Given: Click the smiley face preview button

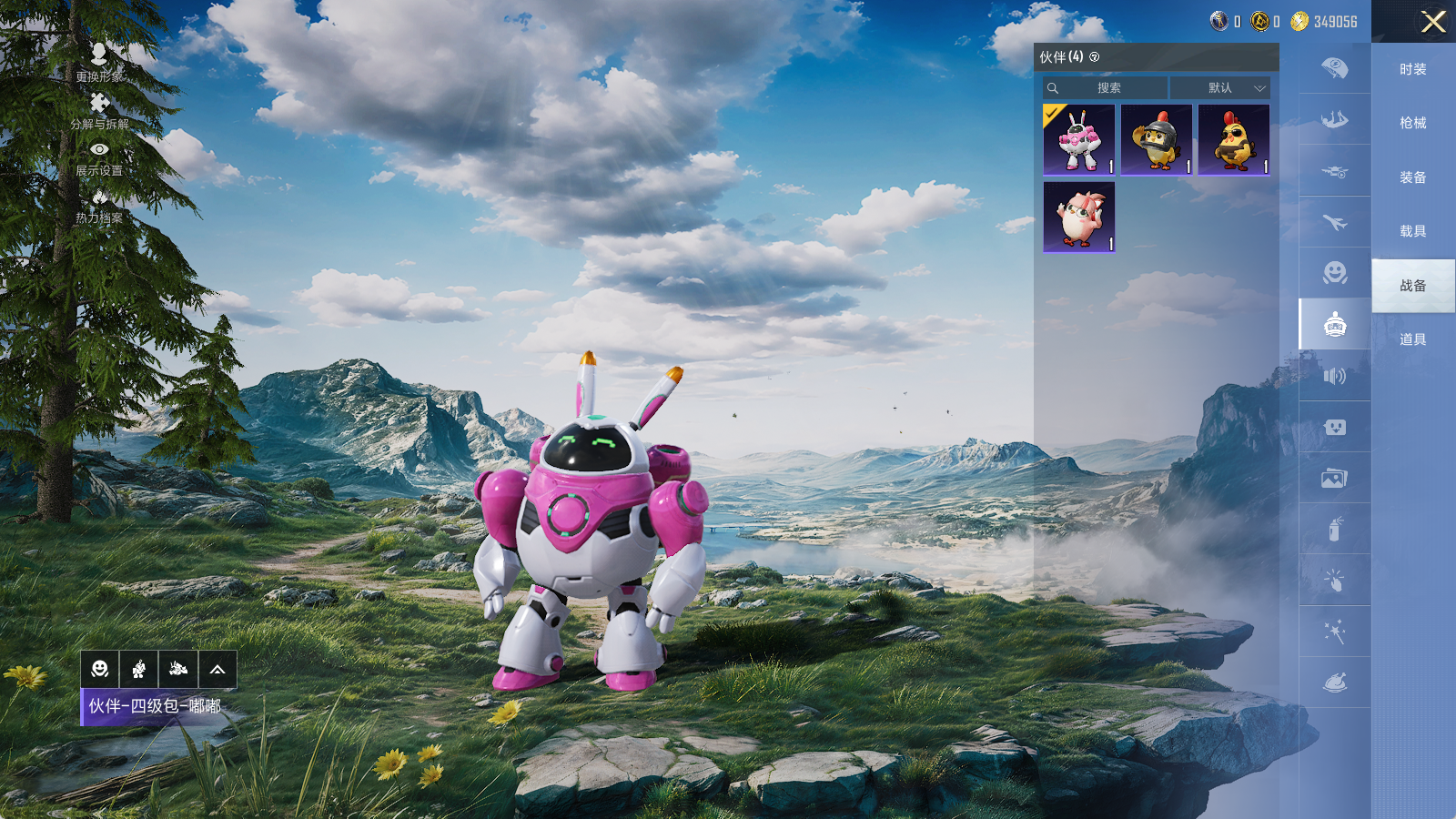Looking at the screenshot, I should (x=100, y=670).
